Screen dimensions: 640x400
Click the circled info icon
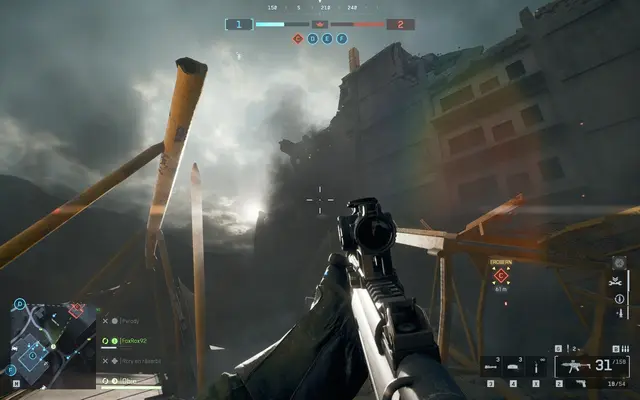click(619, 298)
